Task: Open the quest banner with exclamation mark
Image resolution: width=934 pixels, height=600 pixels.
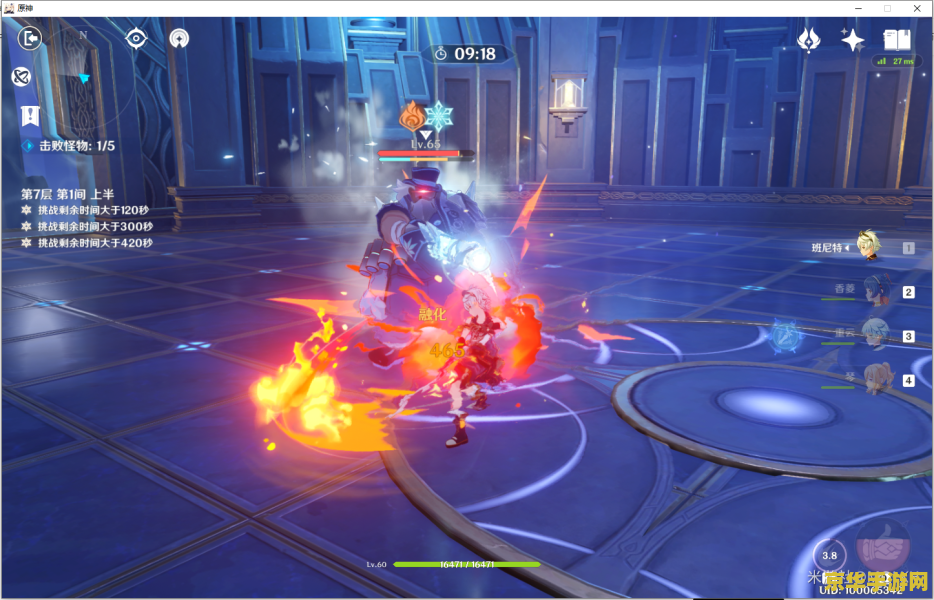Action: [31, 115]
